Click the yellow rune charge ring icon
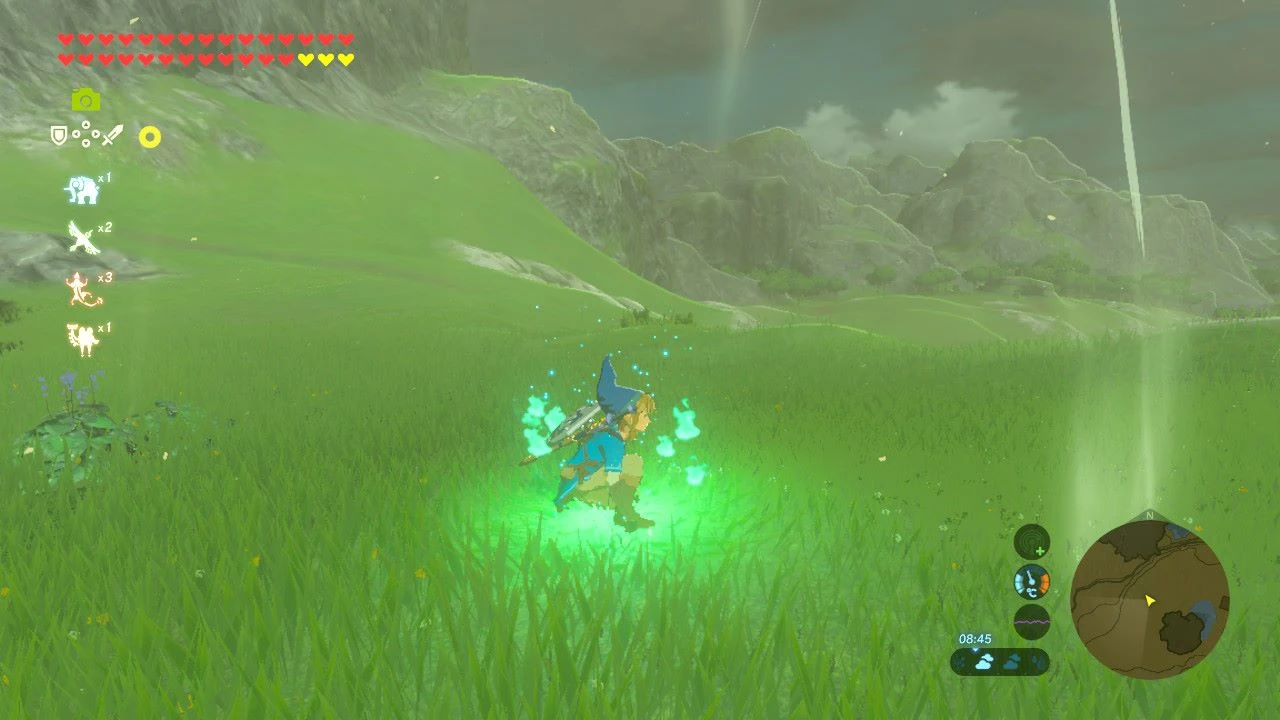Viewport: 1280px width, 720px height. tap(151, 137)
